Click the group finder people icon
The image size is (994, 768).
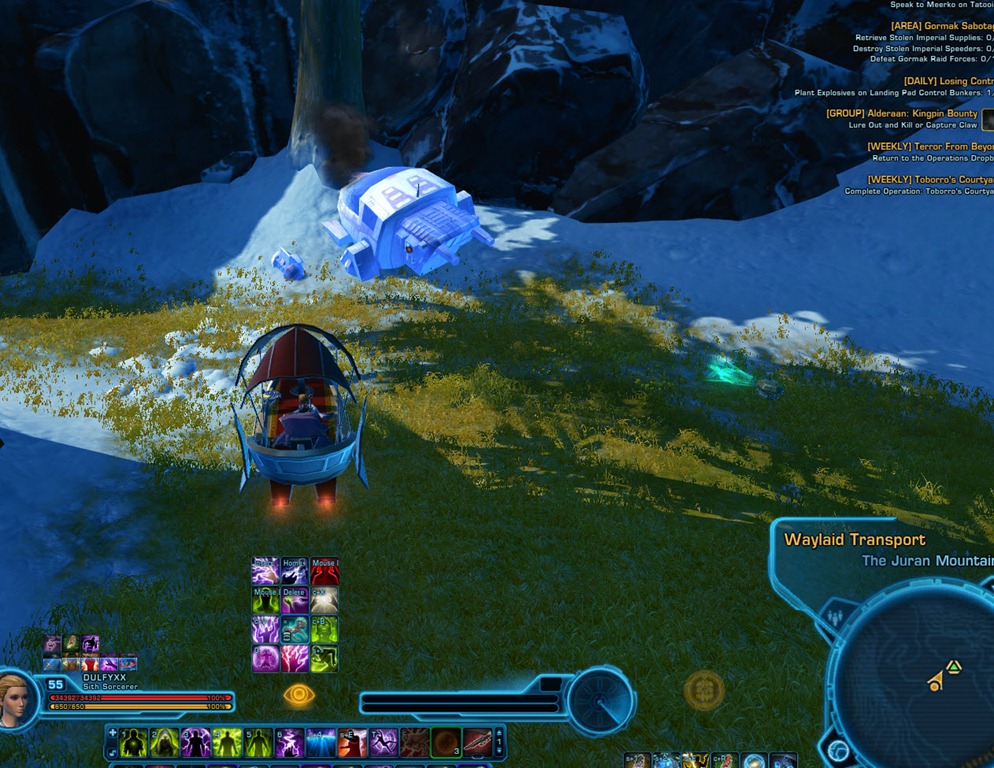(835, 617)
